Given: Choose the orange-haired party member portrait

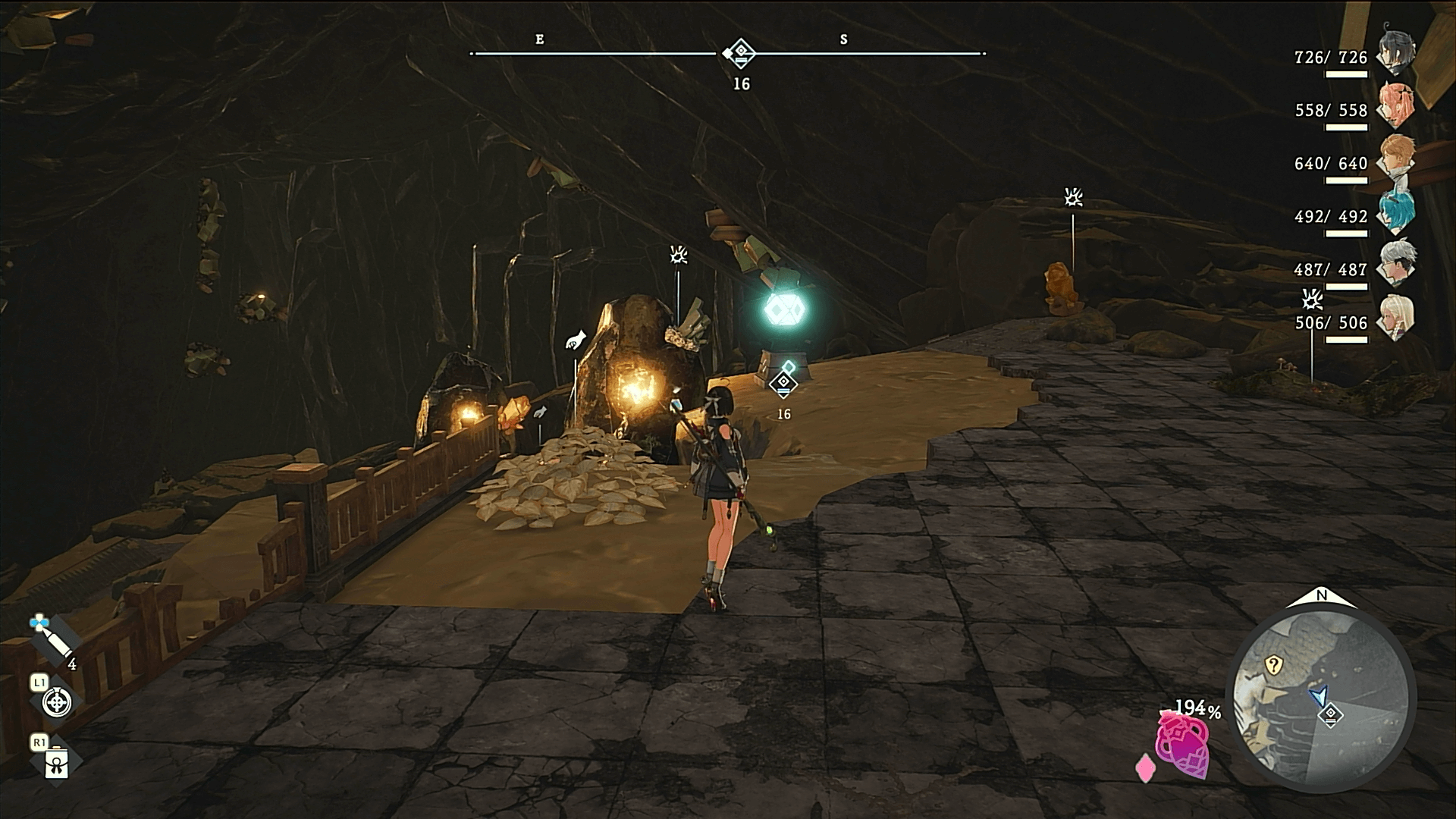Looking at the screenshot, I should (x=1397, y=159).
